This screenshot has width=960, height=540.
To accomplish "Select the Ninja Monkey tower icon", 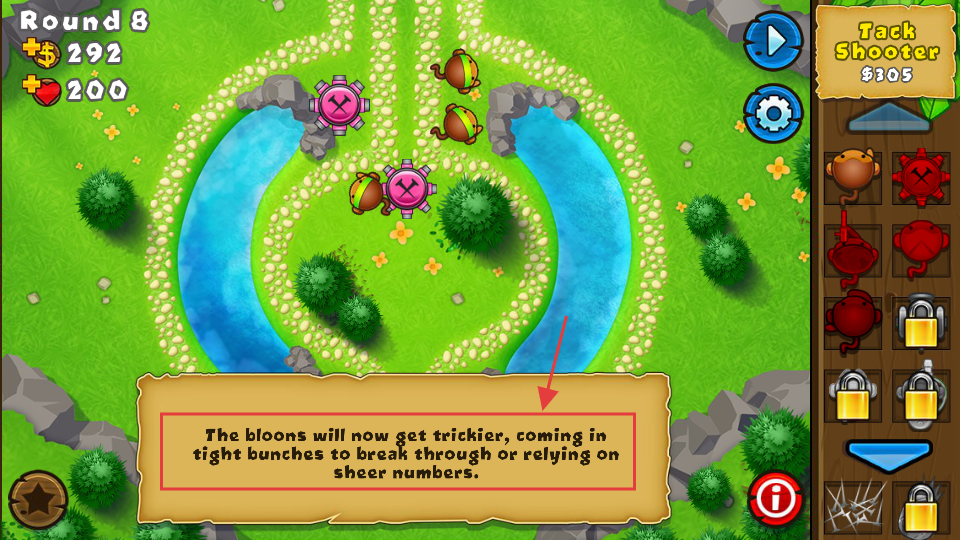I will pyautogui.click(x=852, y=322).
